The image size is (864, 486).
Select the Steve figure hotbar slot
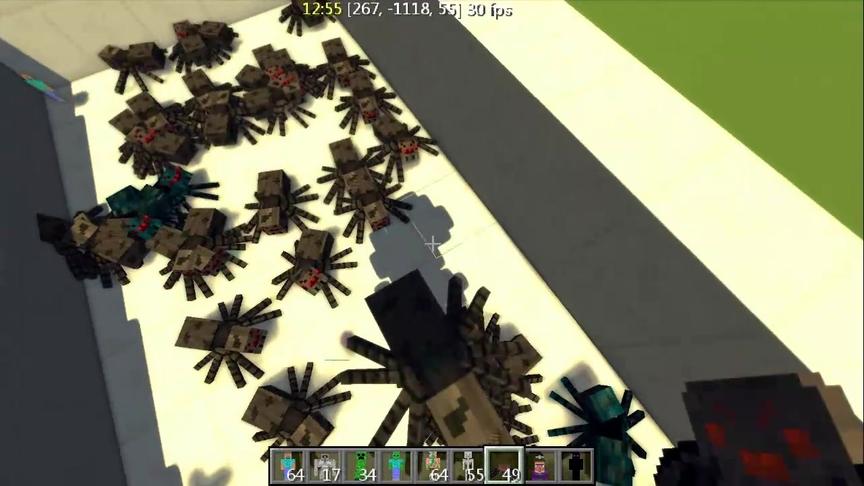point(290,466)
